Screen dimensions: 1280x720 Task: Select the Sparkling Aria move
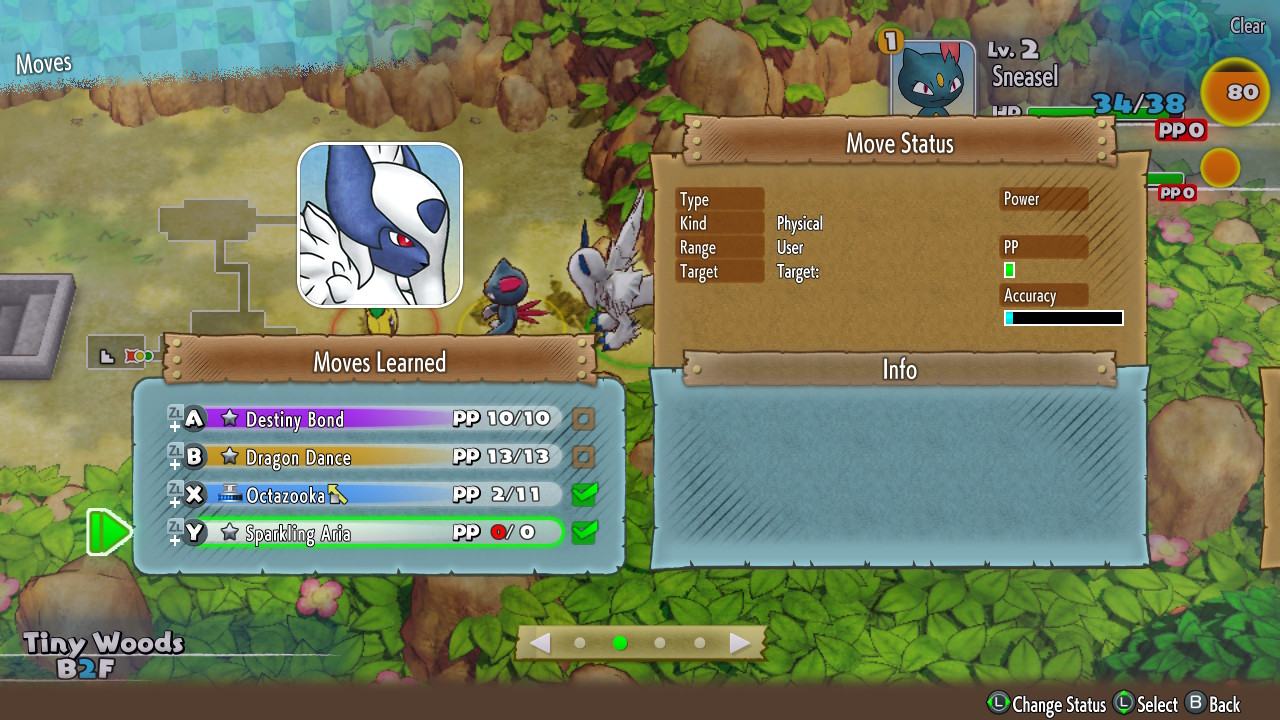tap(380, 533)
